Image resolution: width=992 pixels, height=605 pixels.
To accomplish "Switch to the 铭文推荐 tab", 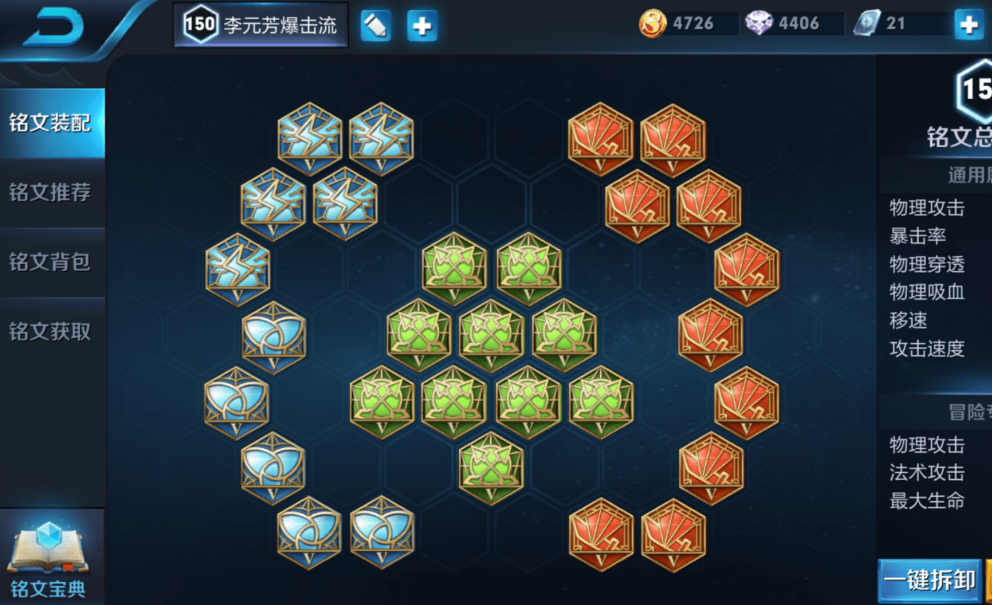I will point(50,192).
